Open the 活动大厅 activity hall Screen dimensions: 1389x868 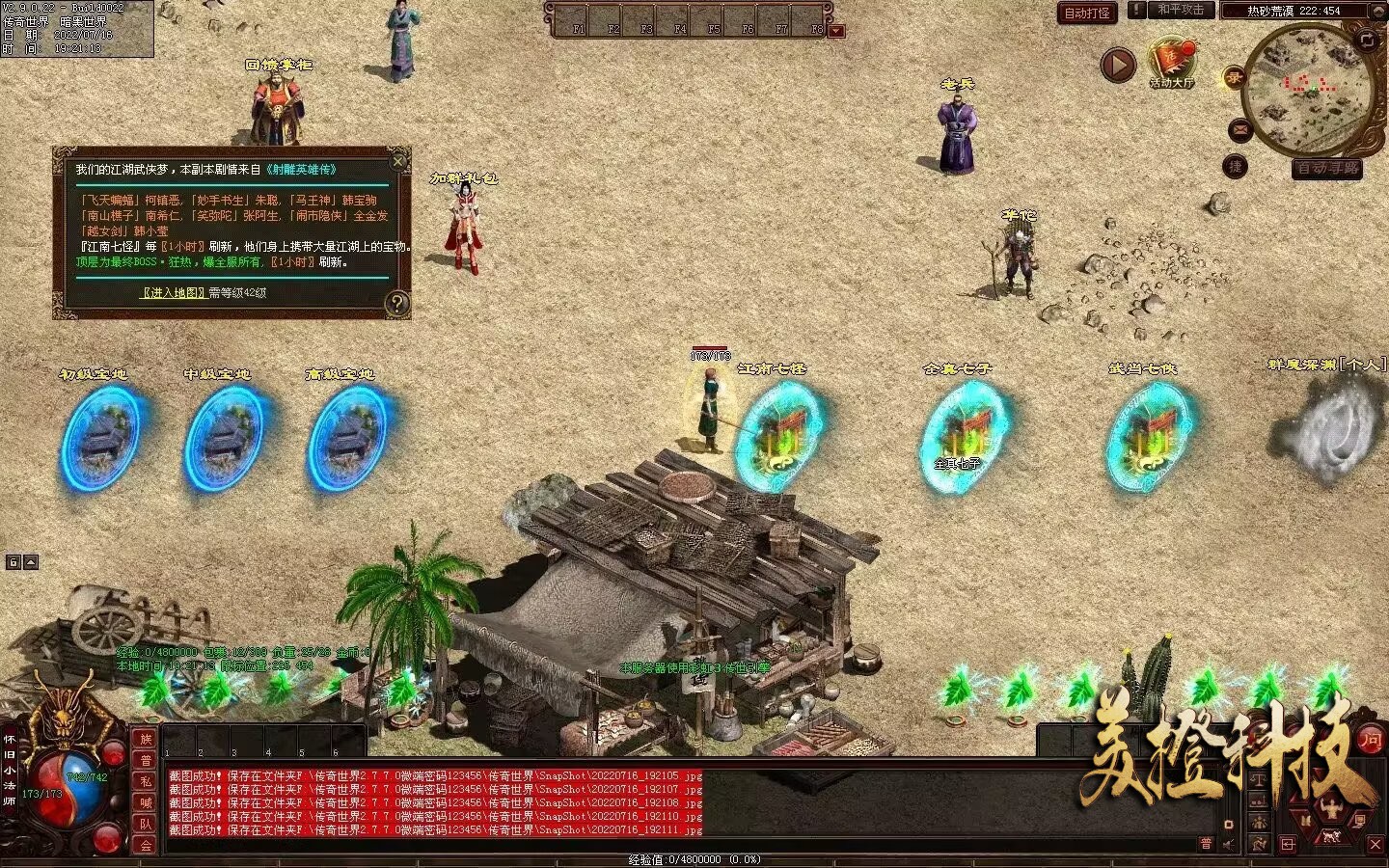(x=1172, y=64)
